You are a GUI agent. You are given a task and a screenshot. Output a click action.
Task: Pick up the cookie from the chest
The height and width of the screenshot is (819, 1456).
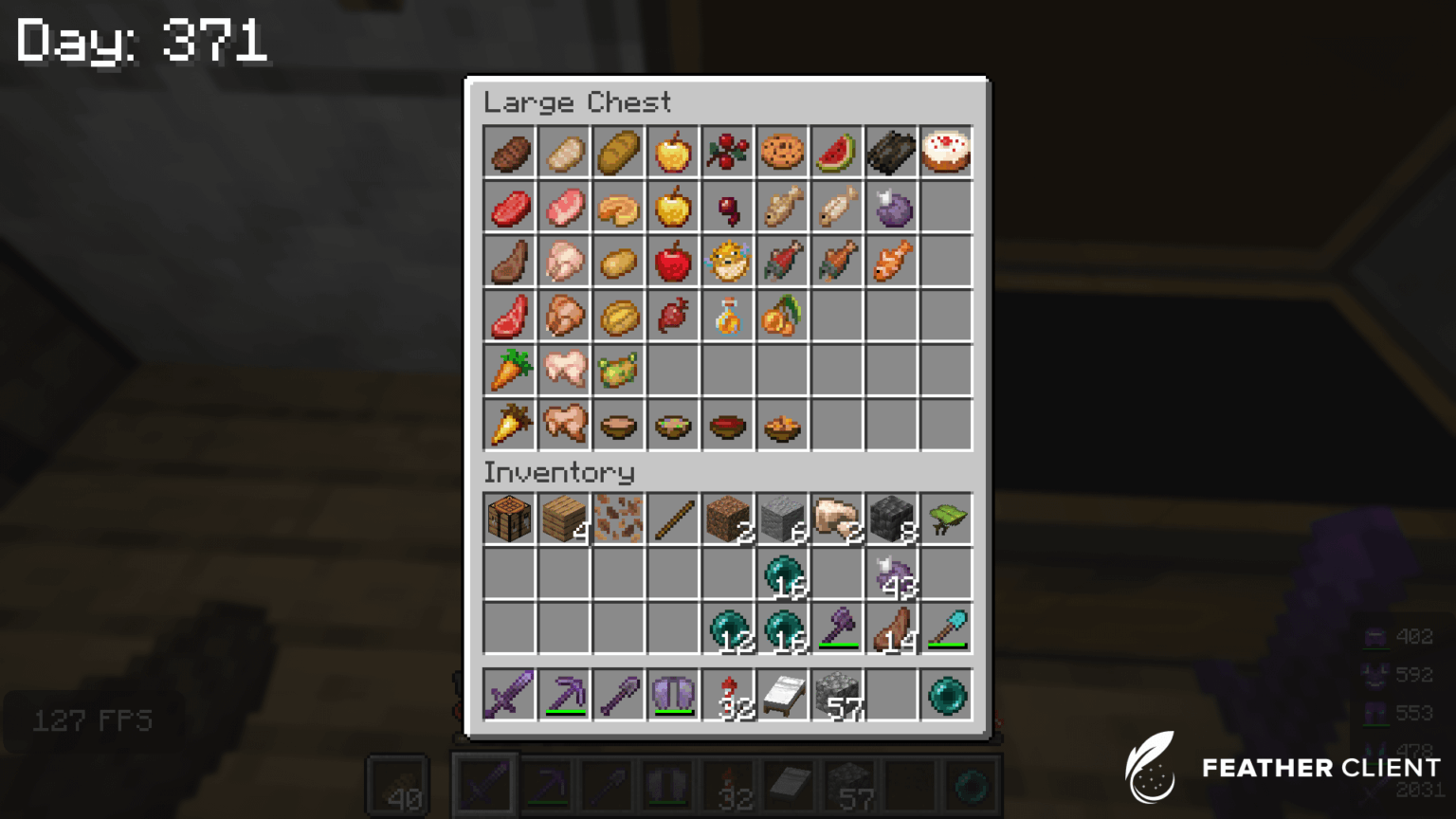(x=782, y=153)
